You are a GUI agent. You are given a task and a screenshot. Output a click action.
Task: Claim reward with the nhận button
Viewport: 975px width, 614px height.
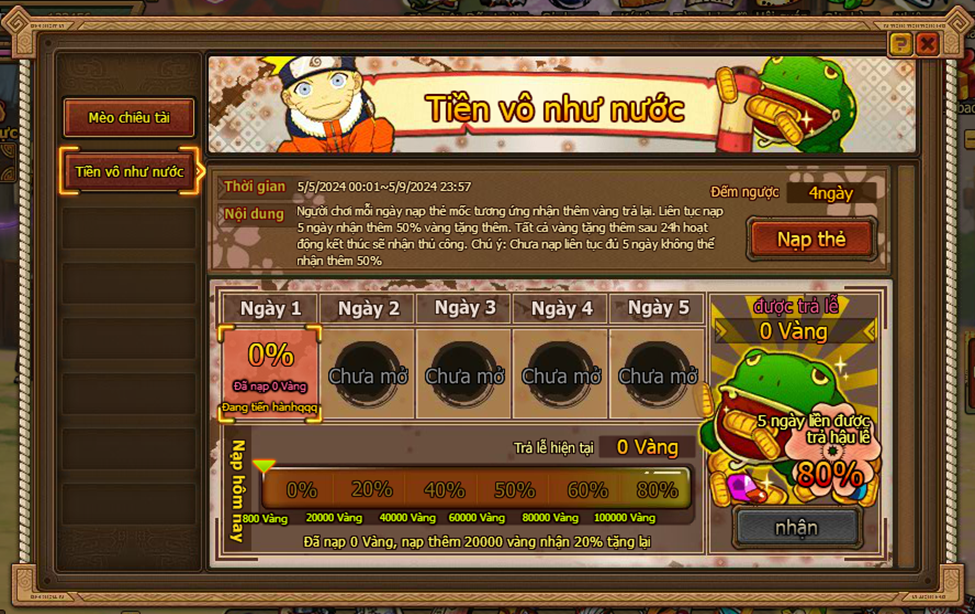pyautogui.click(x=796, y=527)
